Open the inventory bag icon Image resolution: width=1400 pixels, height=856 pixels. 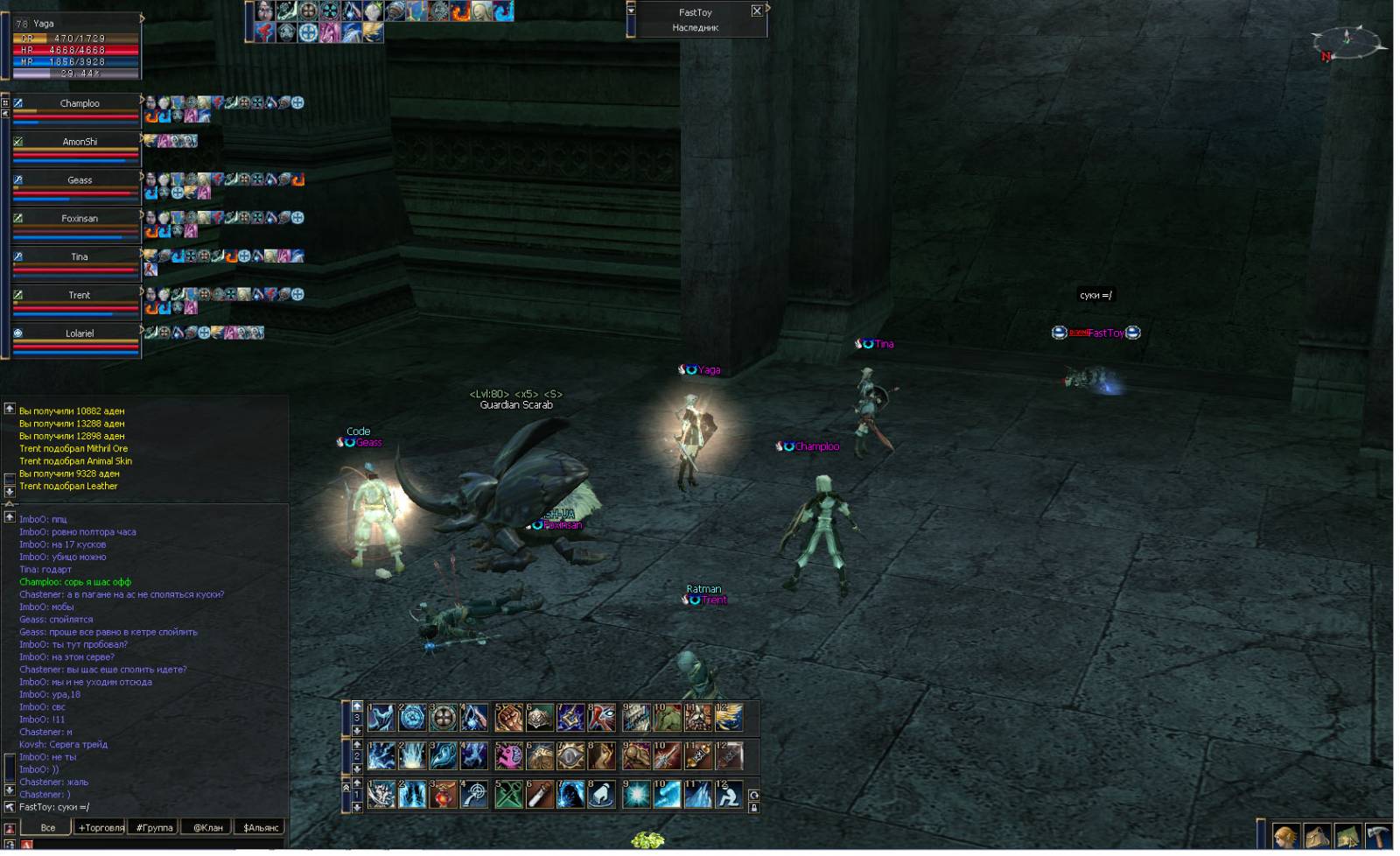pos(1317,838)
